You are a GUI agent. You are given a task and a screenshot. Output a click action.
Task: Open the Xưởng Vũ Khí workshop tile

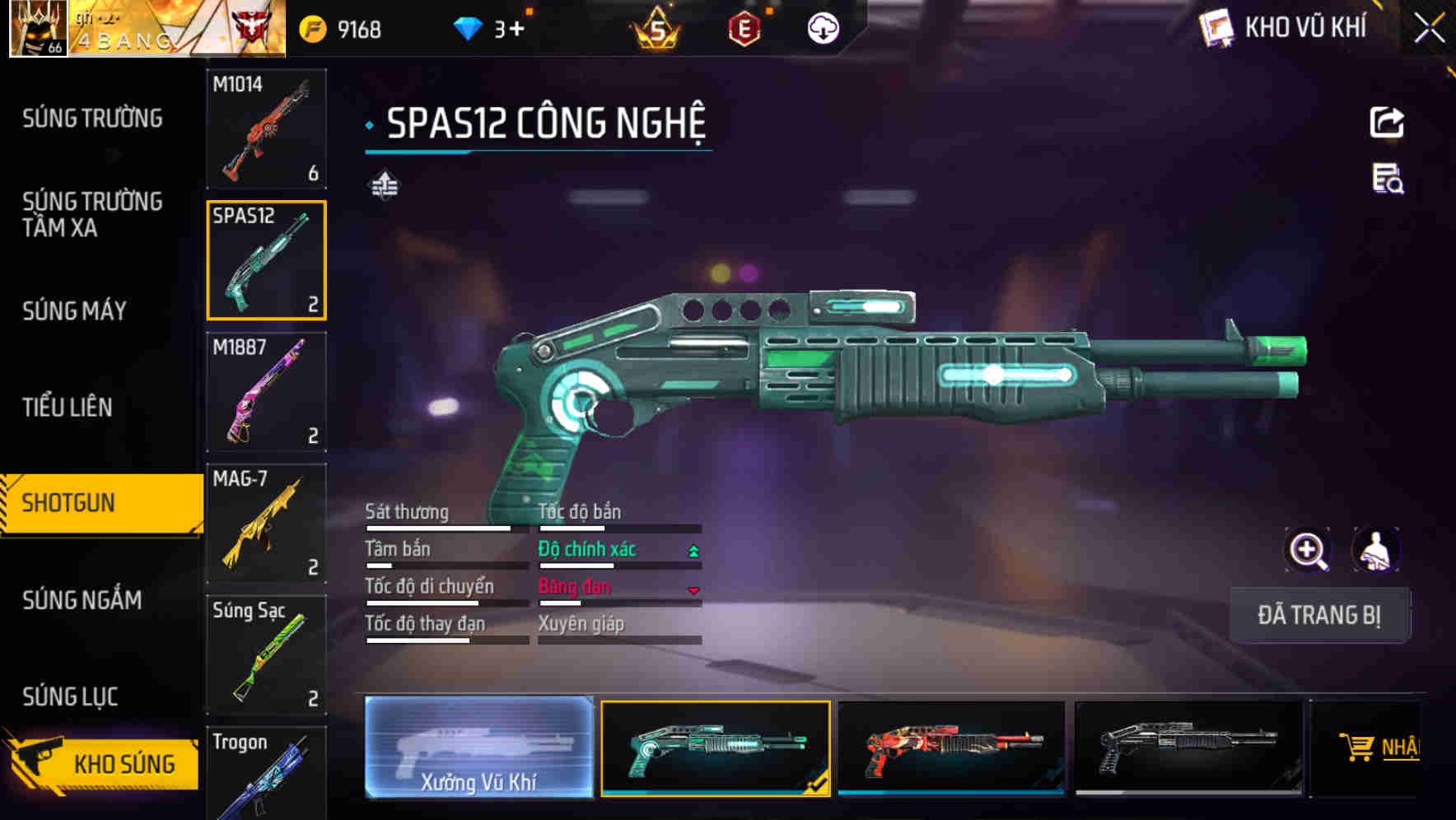tap(478, 748)
